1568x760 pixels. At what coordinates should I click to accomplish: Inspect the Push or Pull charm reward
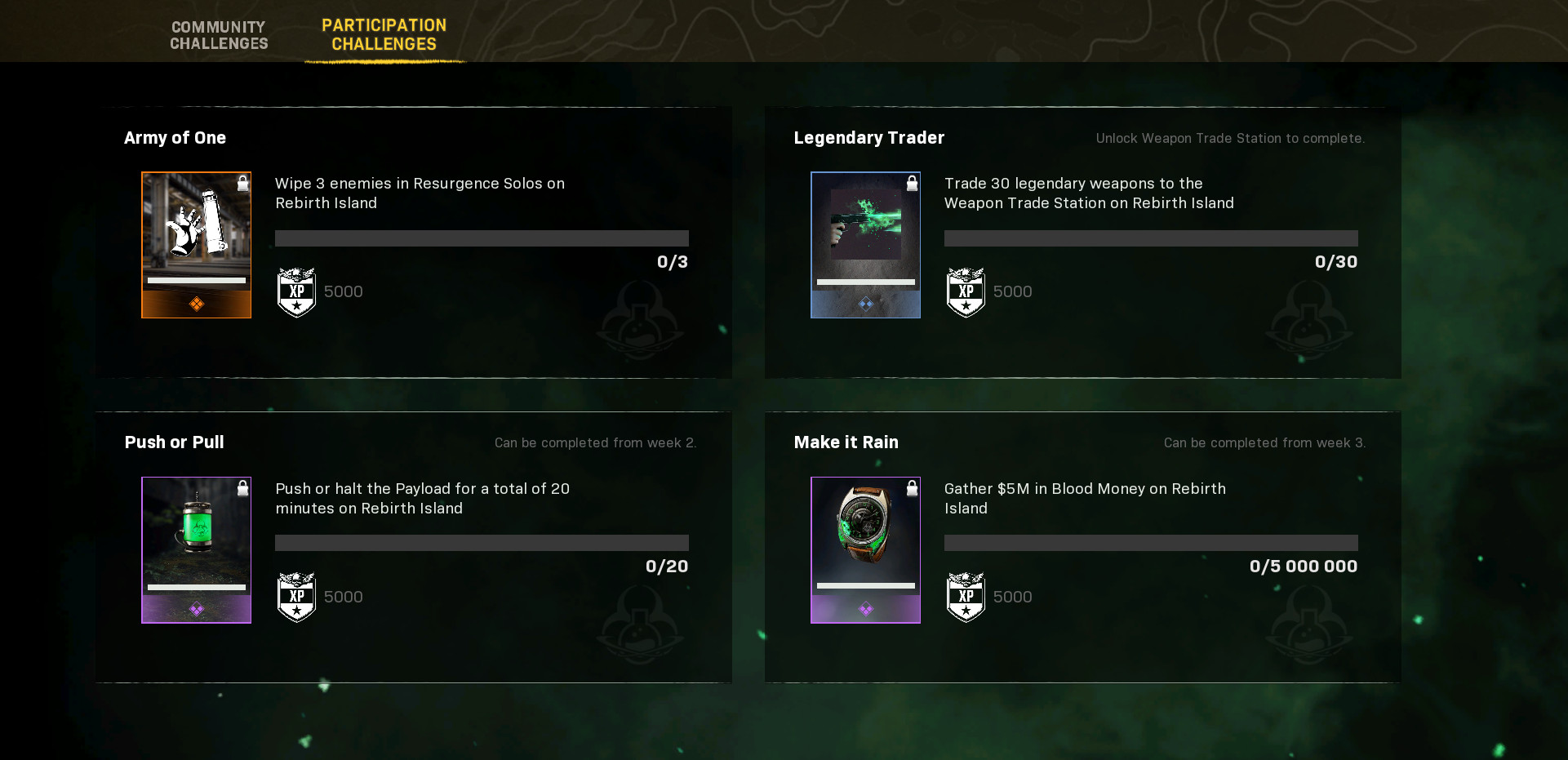pos(196,549)
